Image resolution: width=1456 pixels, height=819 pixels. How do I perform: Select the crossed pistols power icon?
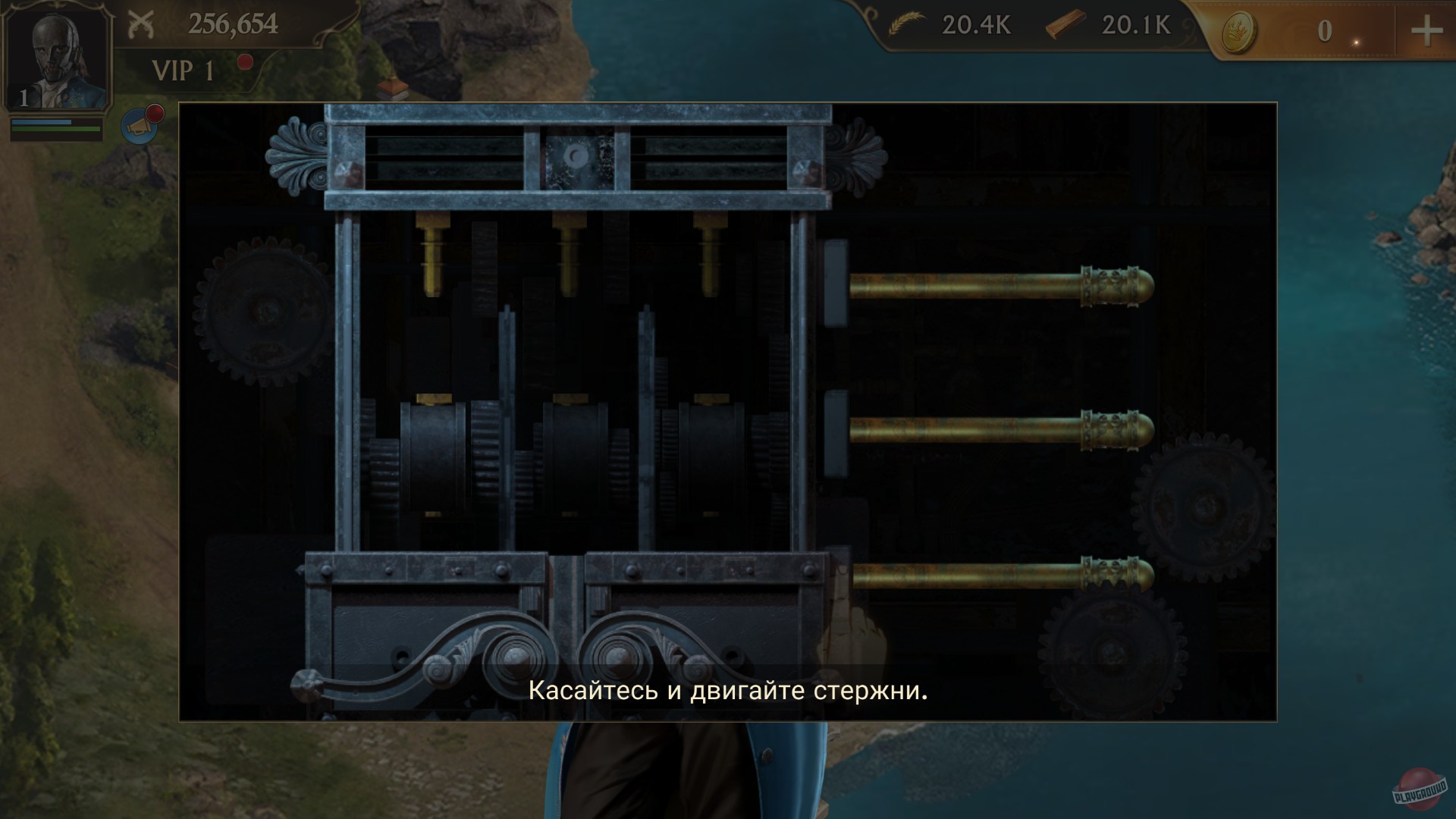pyautogui.click(x=140, y=22)
